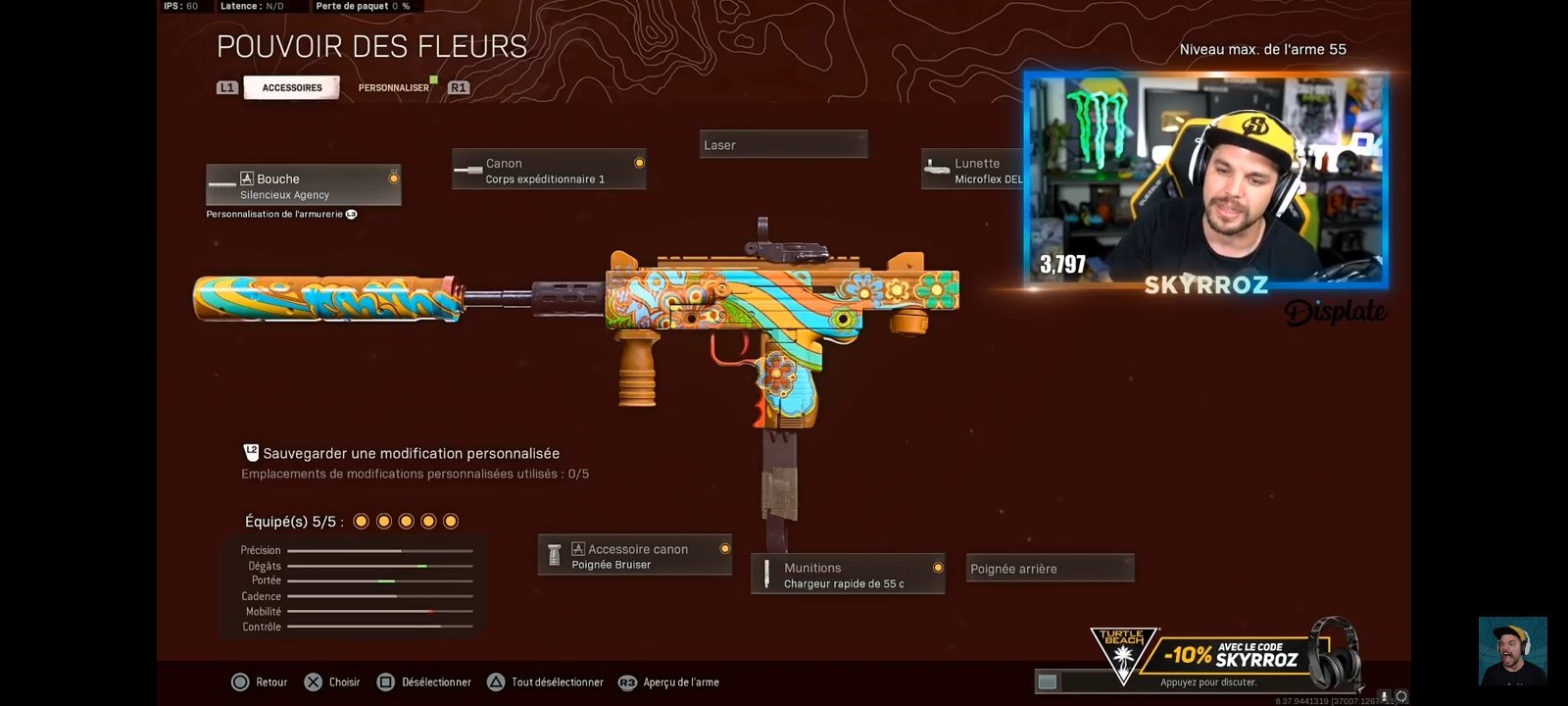
Task: Select the Laser attachment slot
Action: tap(783, 144)
